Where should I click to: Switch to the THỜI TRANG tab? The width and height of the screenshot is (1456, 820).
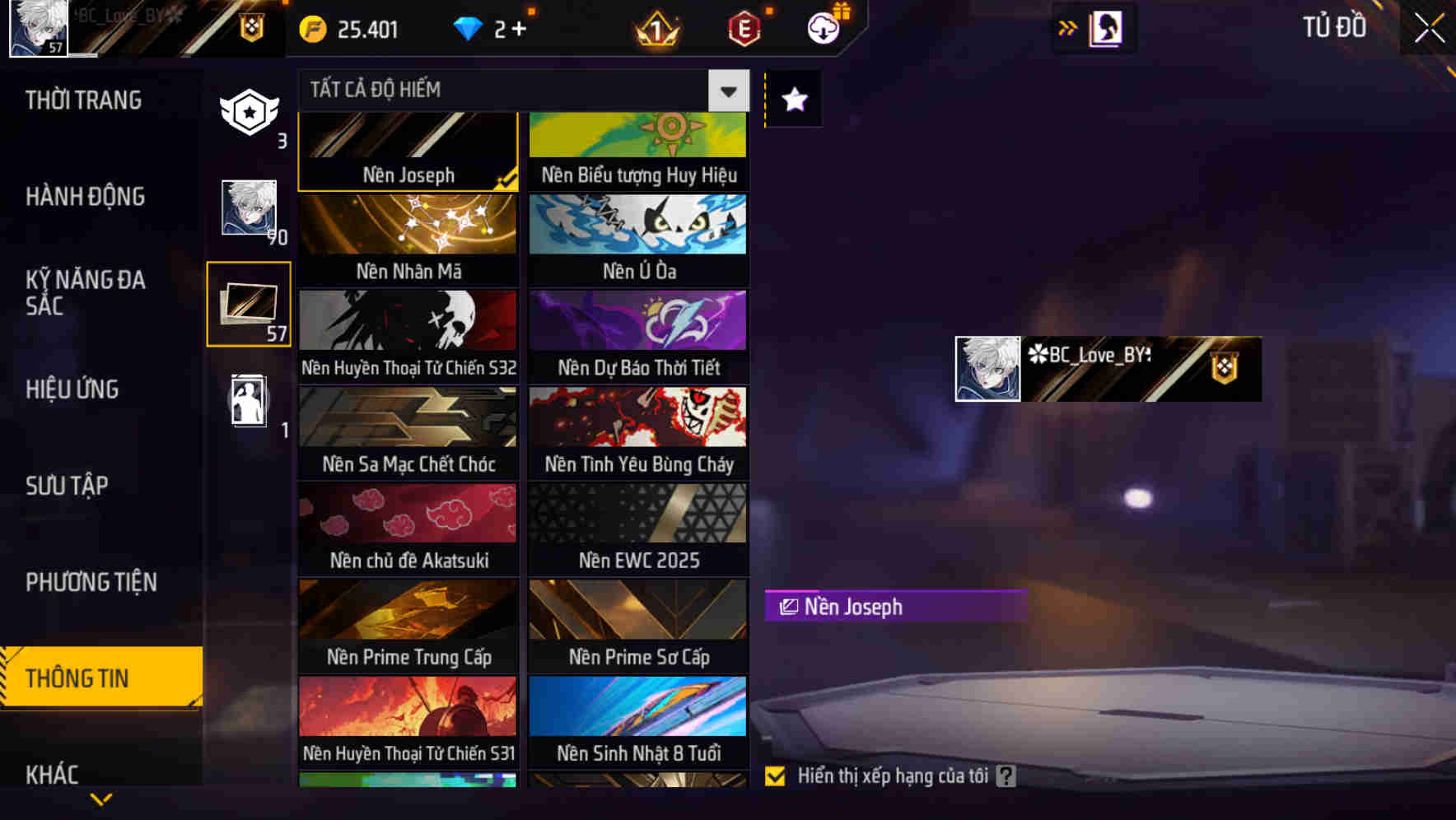[82, 100]
